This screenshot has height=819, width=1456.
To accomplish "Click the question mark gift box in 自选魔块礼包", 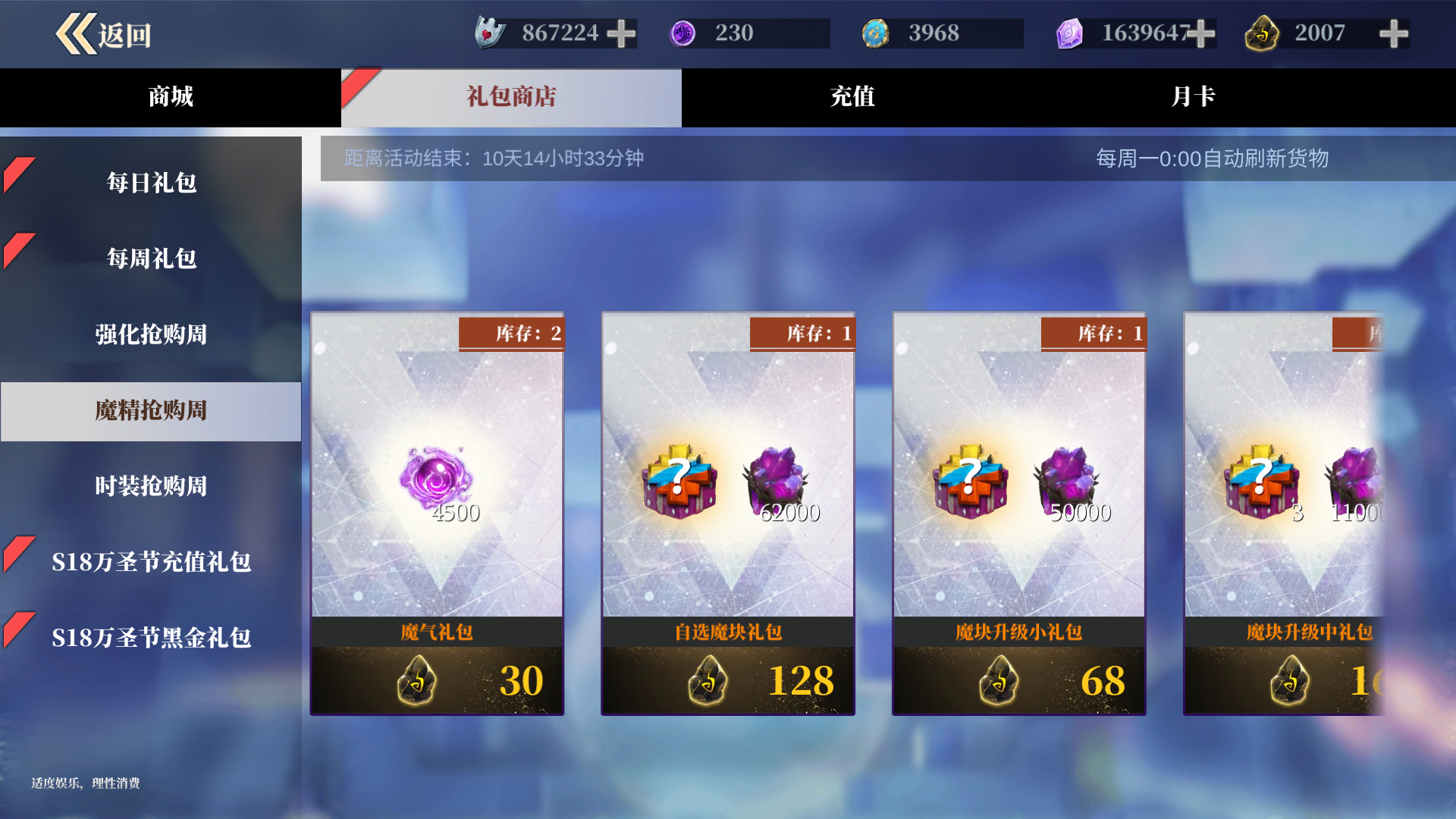I will pyautogui.click(x=677, y=482).
